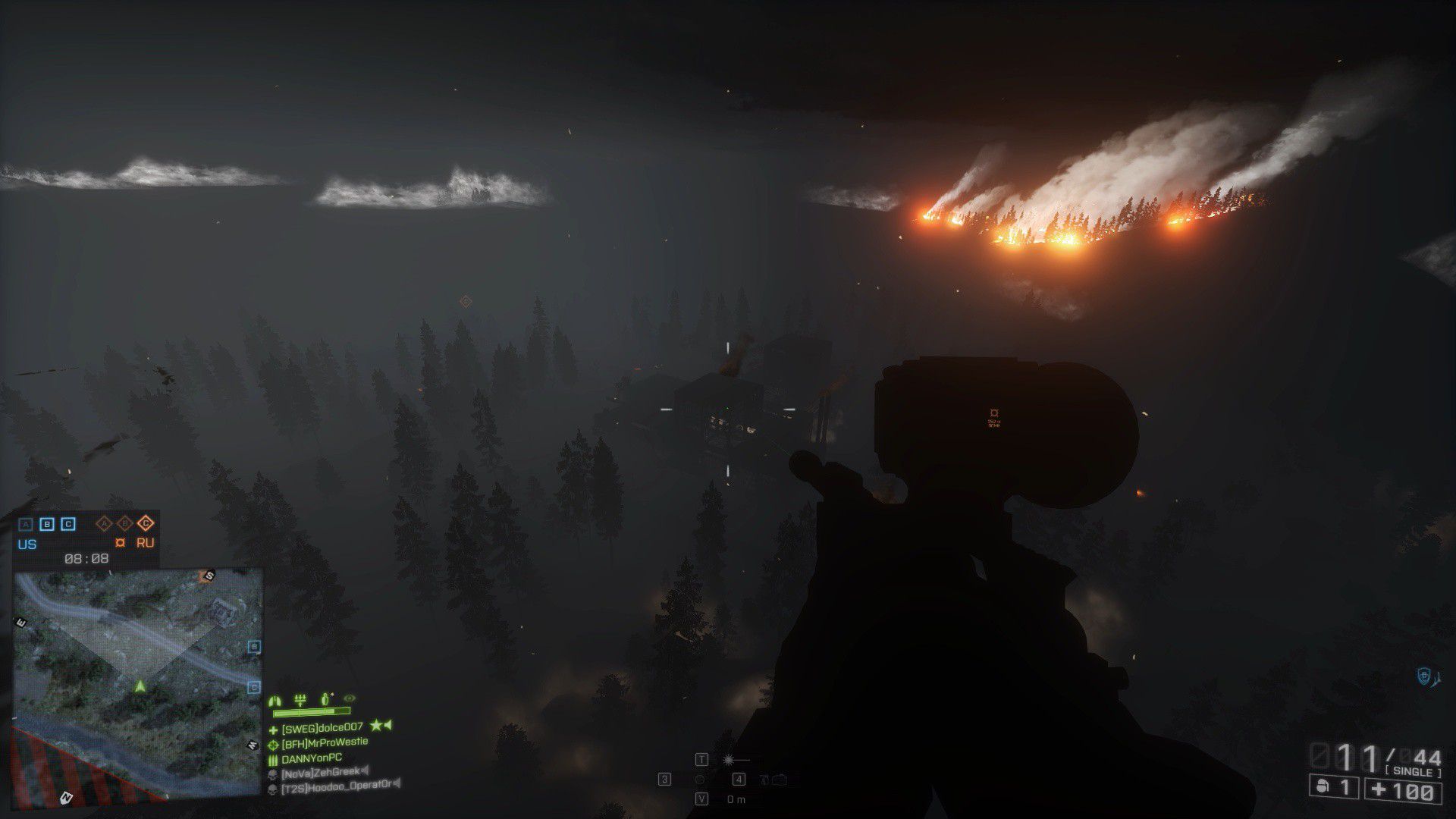Choose dead squad member [T2S]Hoodoo_OperatOr
The height and width of the screenshot is (819, 1456).
337,787
